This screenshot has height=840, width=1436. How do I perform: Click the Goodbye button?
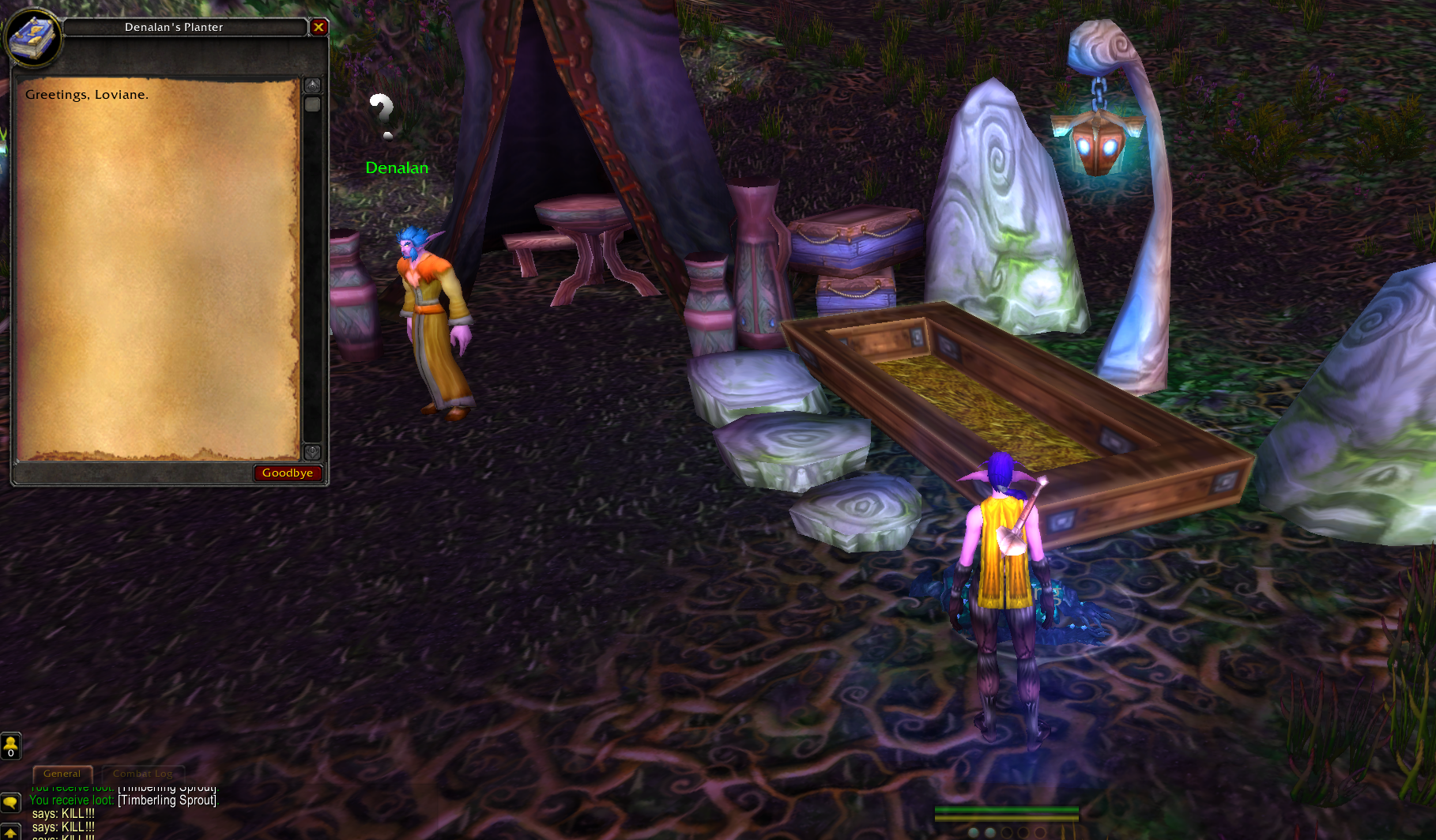(288, 473)
